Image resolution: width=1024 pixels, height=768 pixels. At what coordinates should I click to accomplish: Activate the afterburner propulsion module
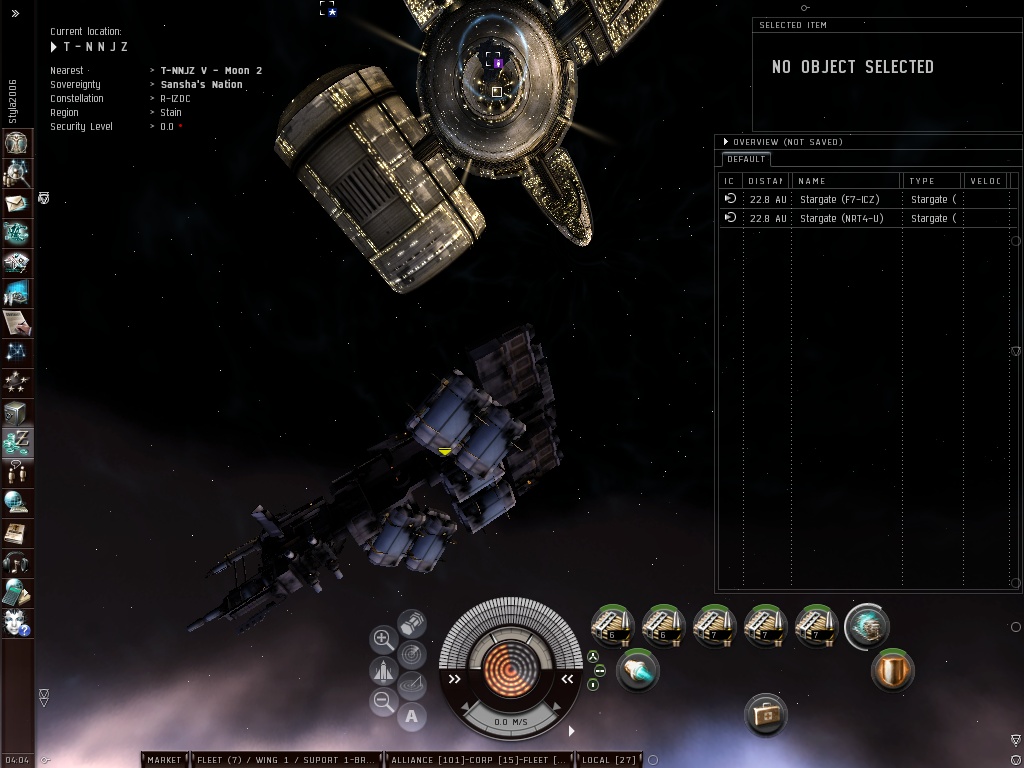click(637, 670)
